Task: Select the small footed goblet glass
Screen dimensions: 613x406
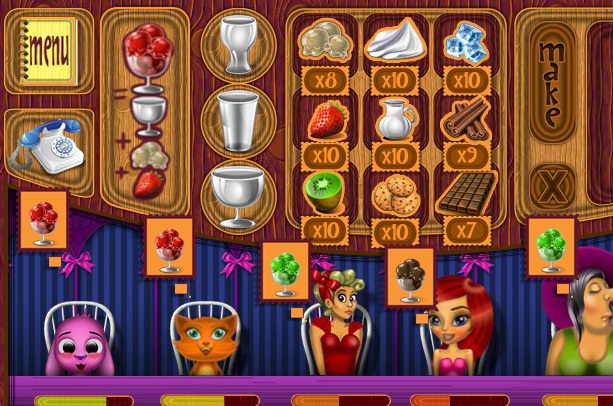Action: (x=238, y=43)
